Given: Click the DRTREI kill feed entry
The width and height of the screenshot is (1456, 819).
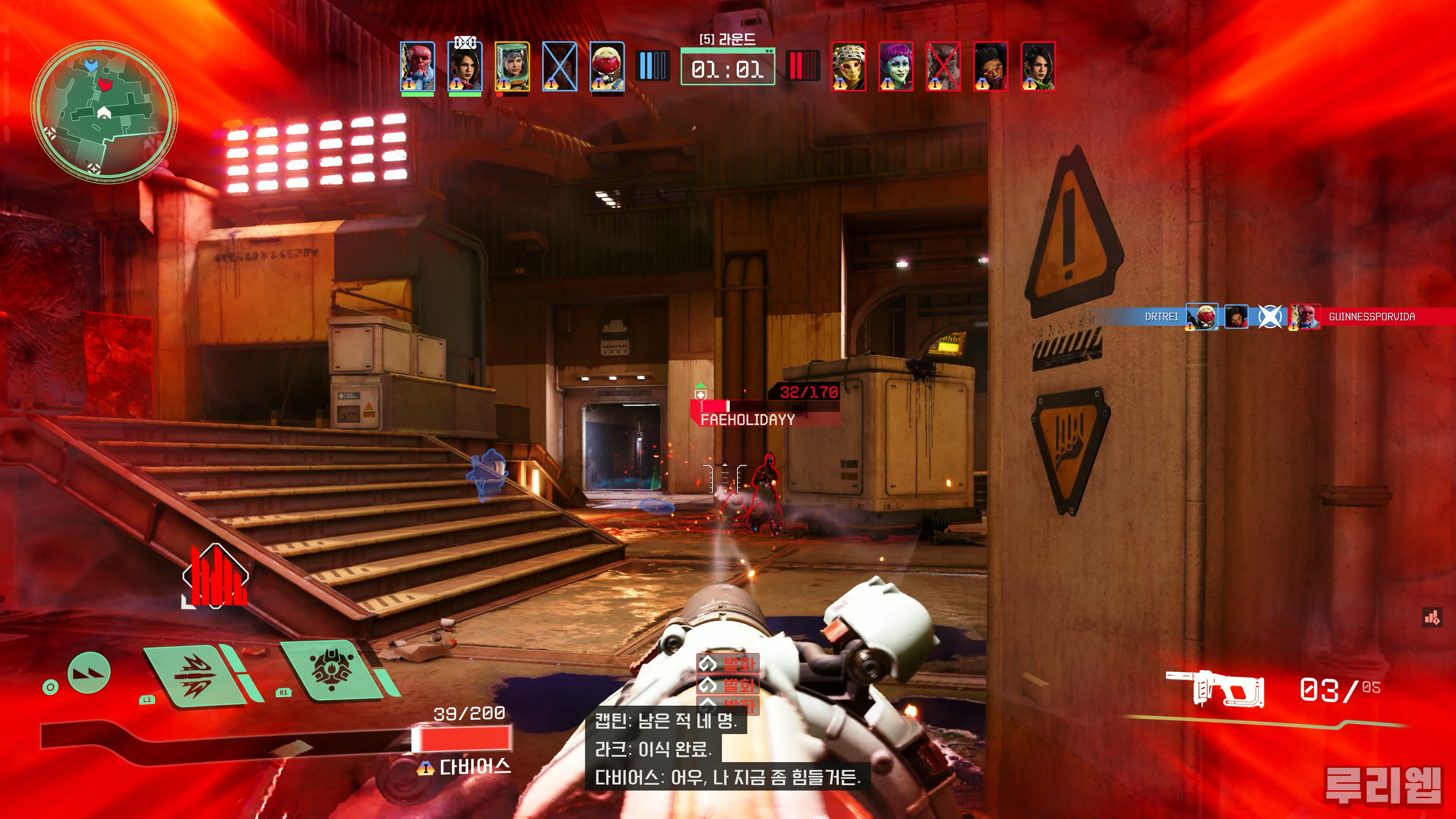Looking at the screenshot, I should 1161,317.
